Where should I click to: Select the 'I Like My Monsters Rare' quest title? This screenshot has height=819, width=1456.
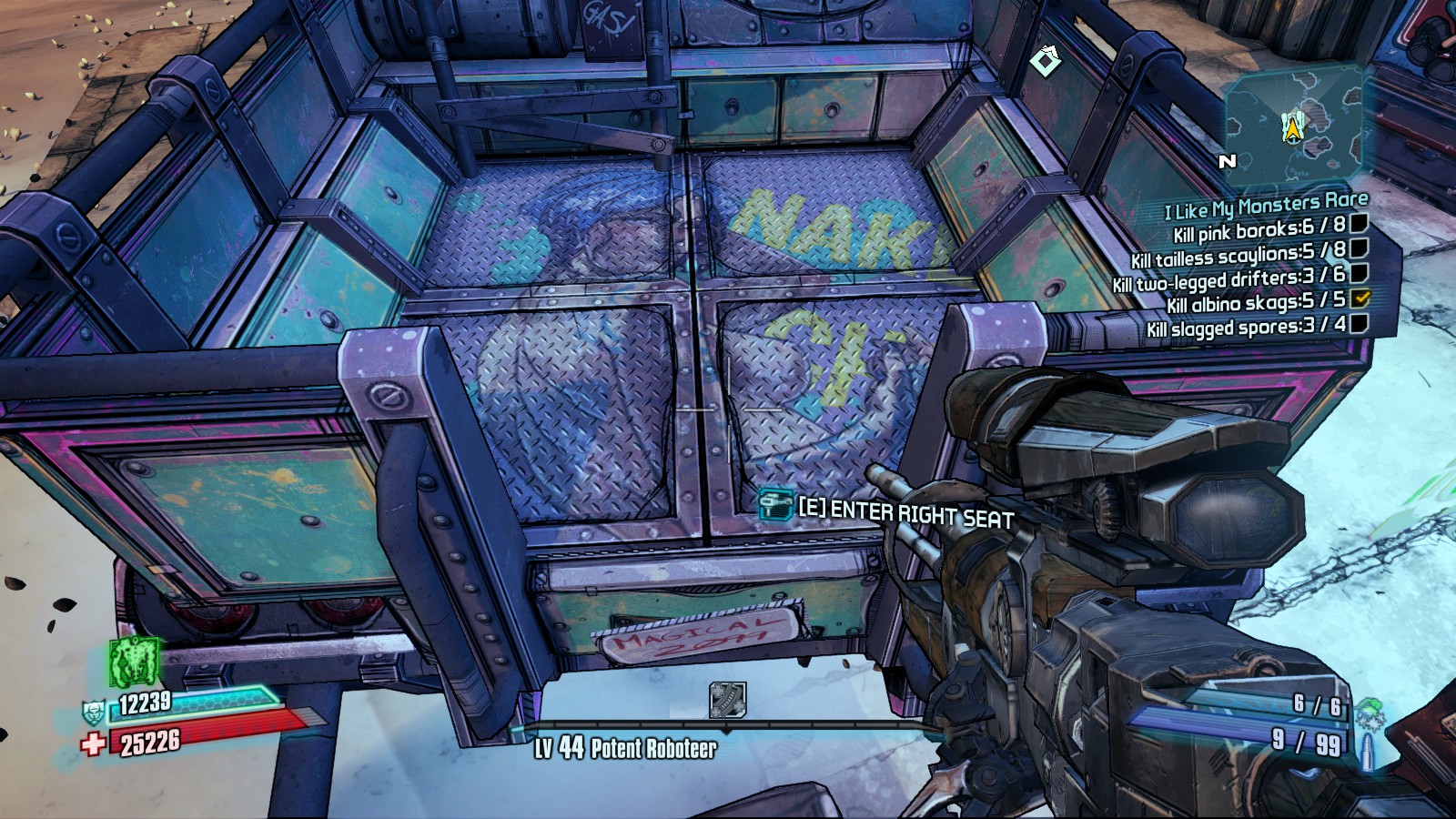(x=1266, y=206)
